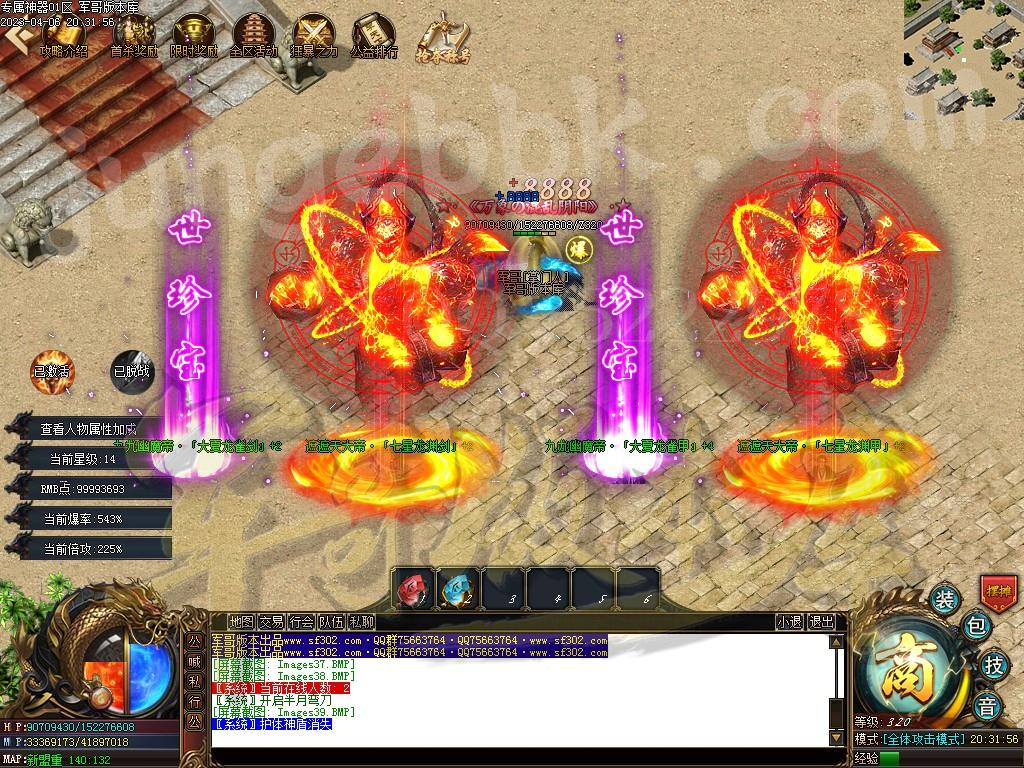Open the 限时奖励 timed rewards trophy
This screenshot has height=768, width=1024.
(194, 36)
